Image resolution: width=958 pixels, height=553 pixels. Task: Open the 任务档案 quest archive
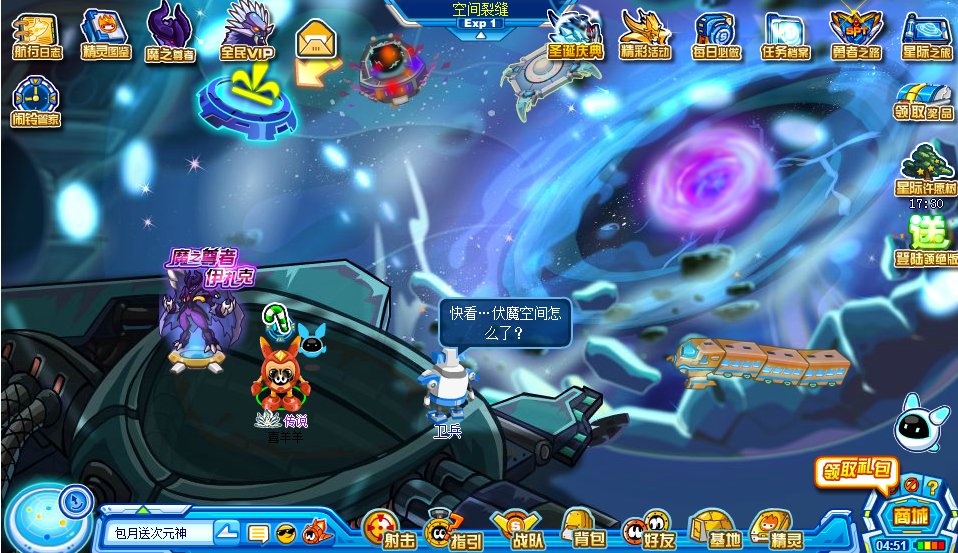point(785,33)
